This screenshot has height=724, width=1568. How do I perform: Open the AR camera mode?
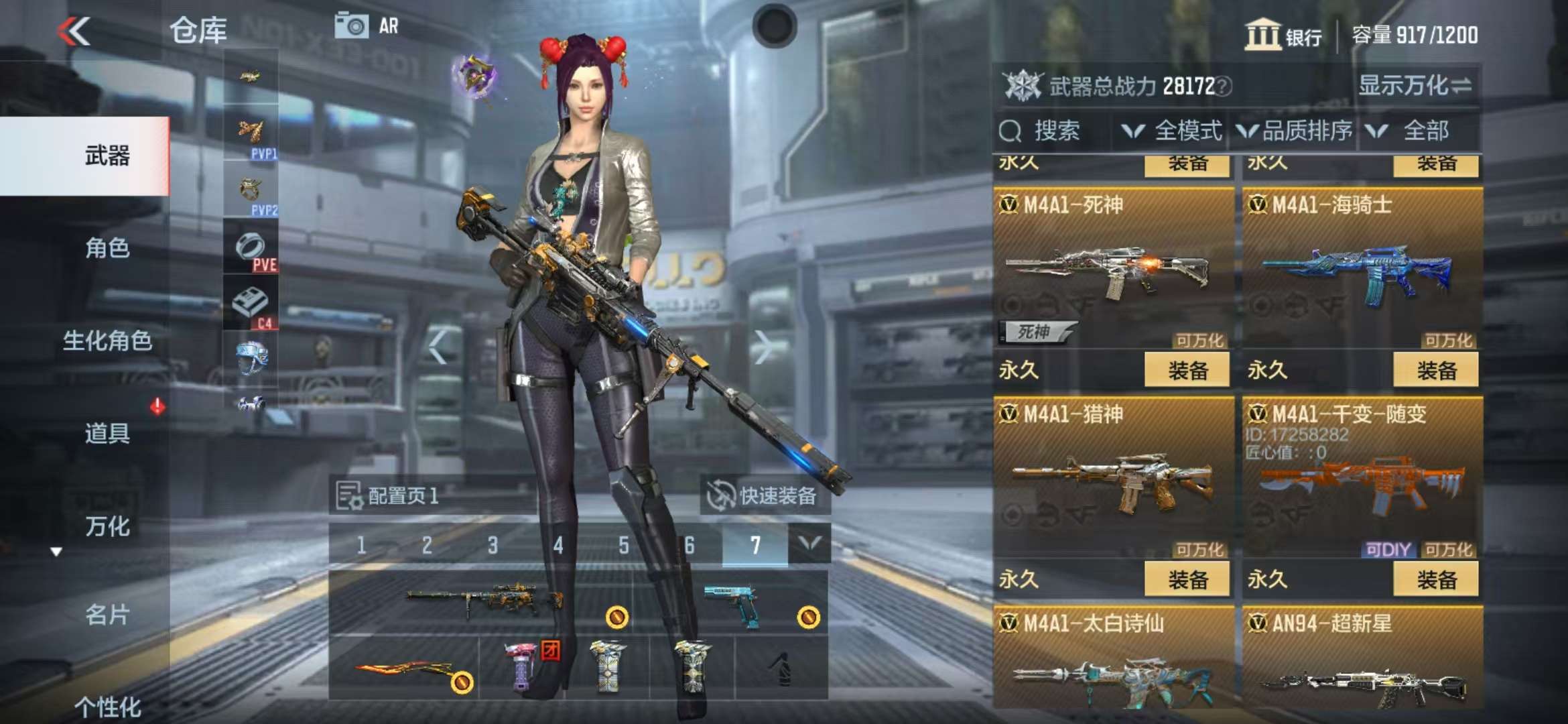point(367,26)
